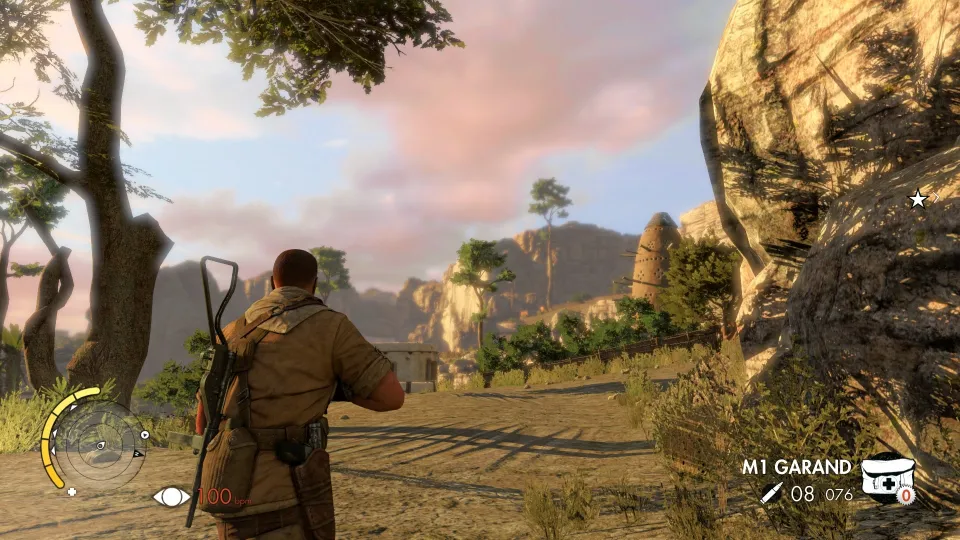The height and width of the screenshot is (540, 960).
Task: Select the eye visibility indicator icon
Action: pos(170,495)
